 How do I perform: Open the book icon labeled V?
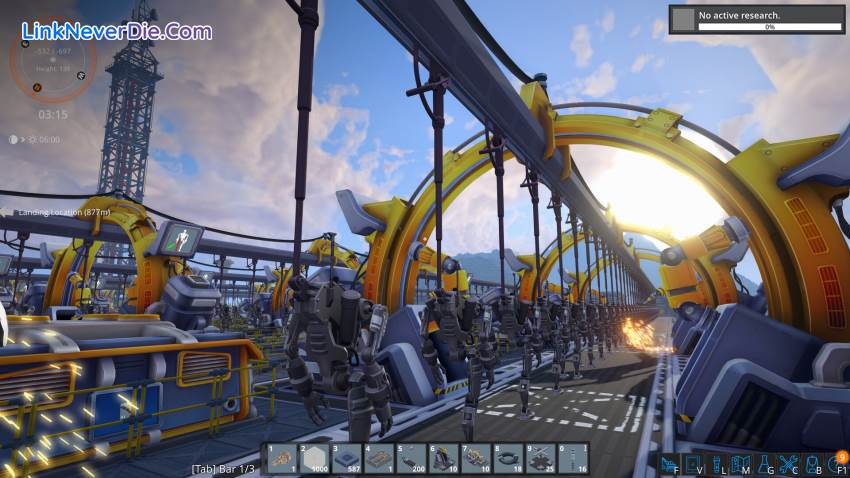pyautogui.click(x=692, y=463)
